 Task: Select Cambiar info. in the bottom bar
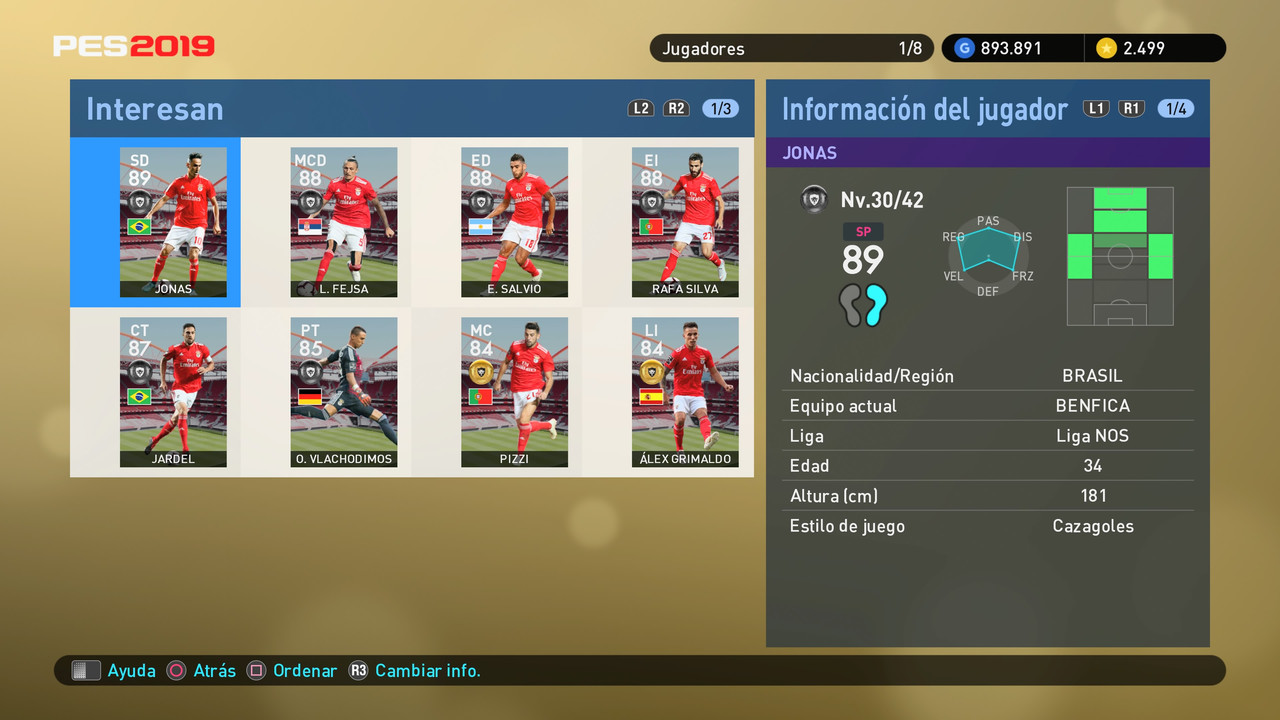click(x=428, y=671)
